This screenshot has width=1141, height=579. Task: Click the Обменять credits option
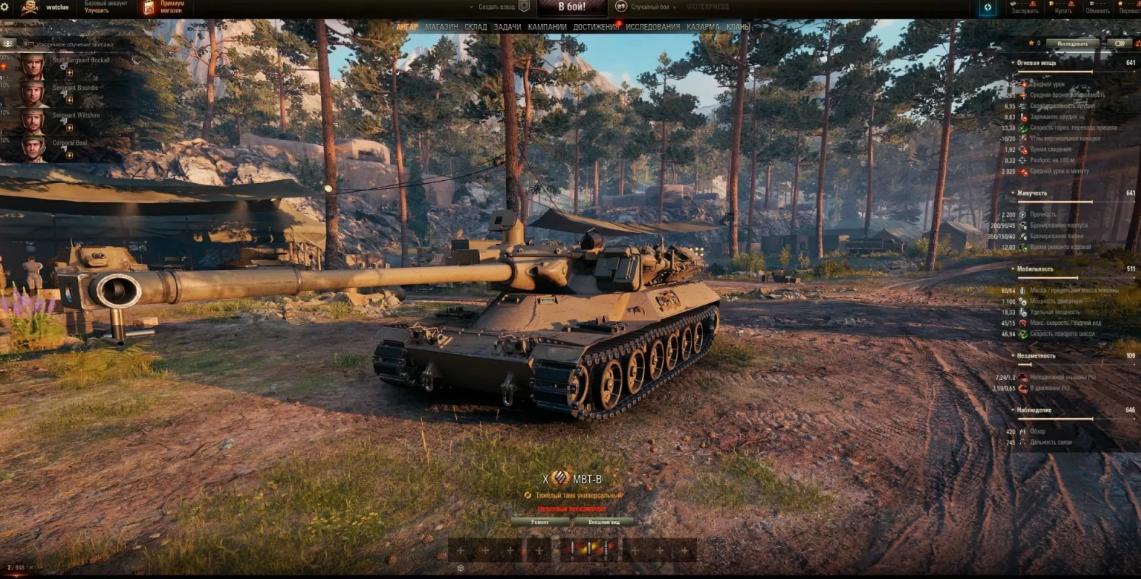coord(1097,9)
